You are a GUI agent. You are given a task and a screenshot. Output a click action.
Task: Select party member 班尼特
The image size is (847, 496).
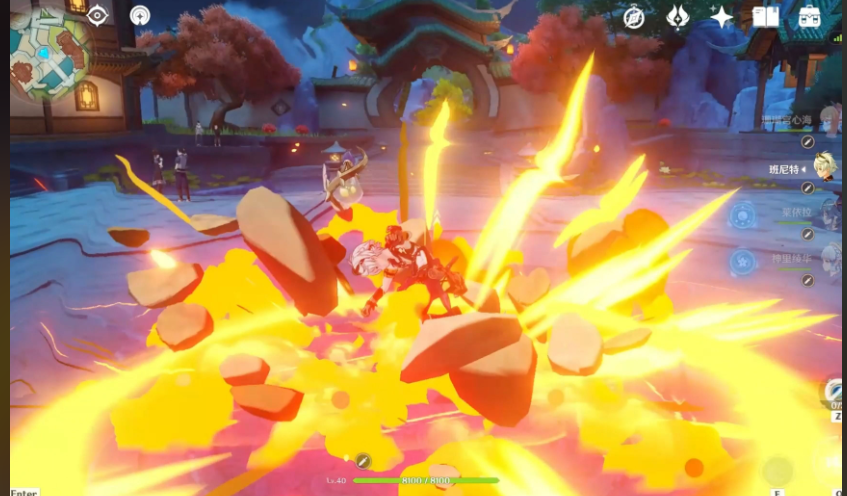click(x=825, y=168)
